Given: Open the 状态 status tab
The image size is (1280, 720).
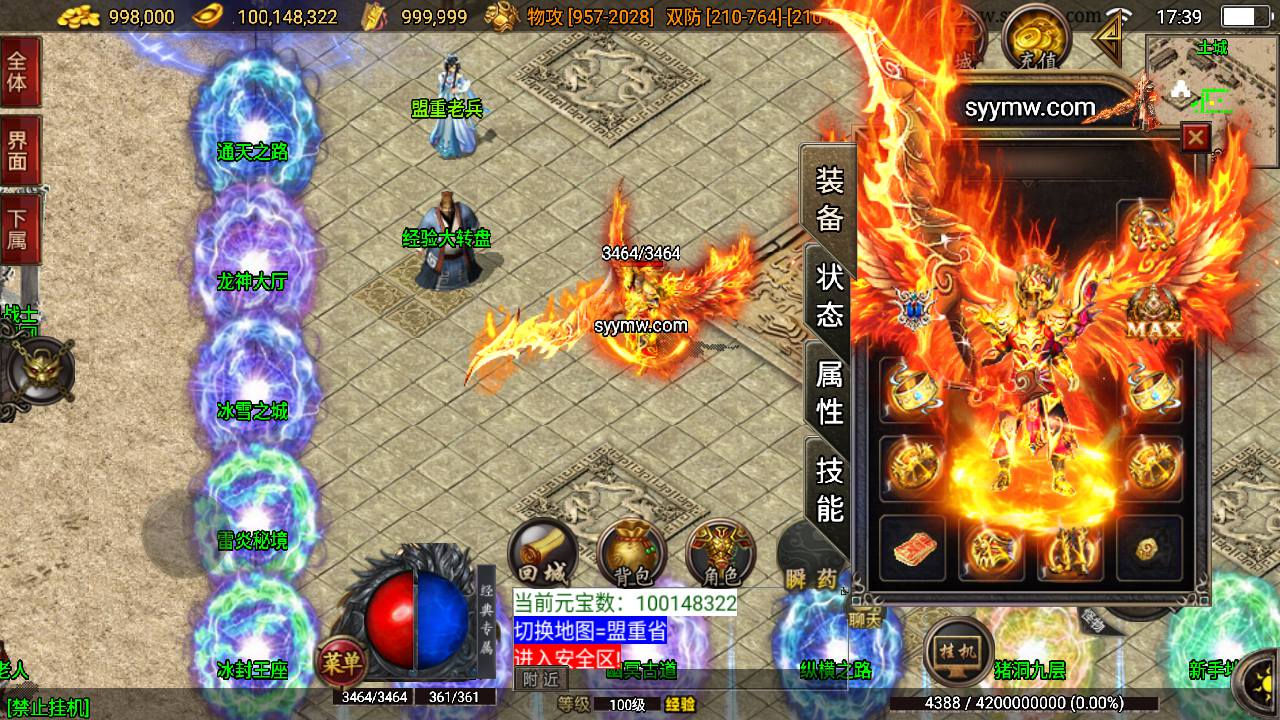Looking at the screenshot, I should (x=829, y=296).
